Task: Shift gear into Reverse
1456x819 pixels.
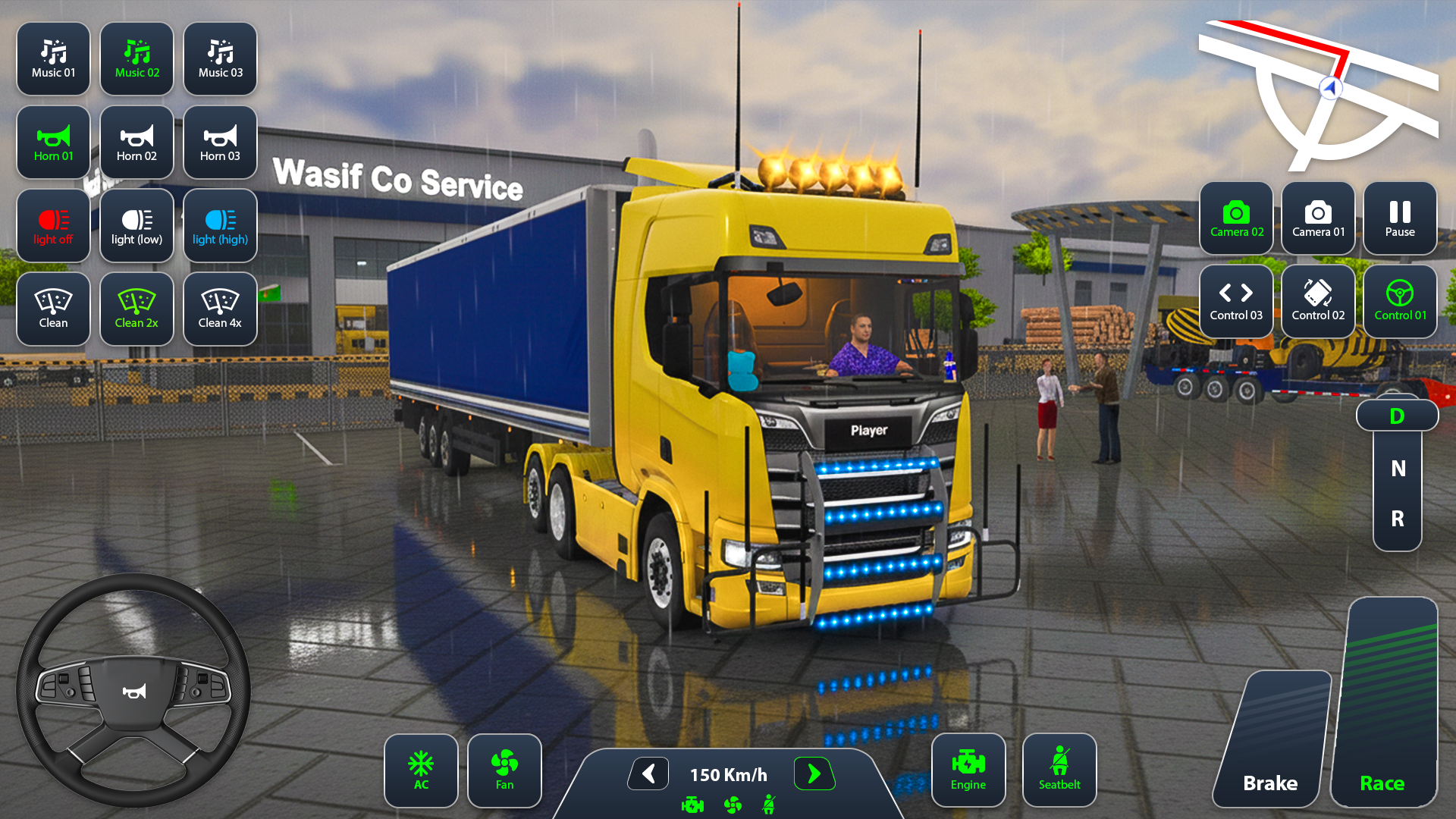Action: point(1398,520)
